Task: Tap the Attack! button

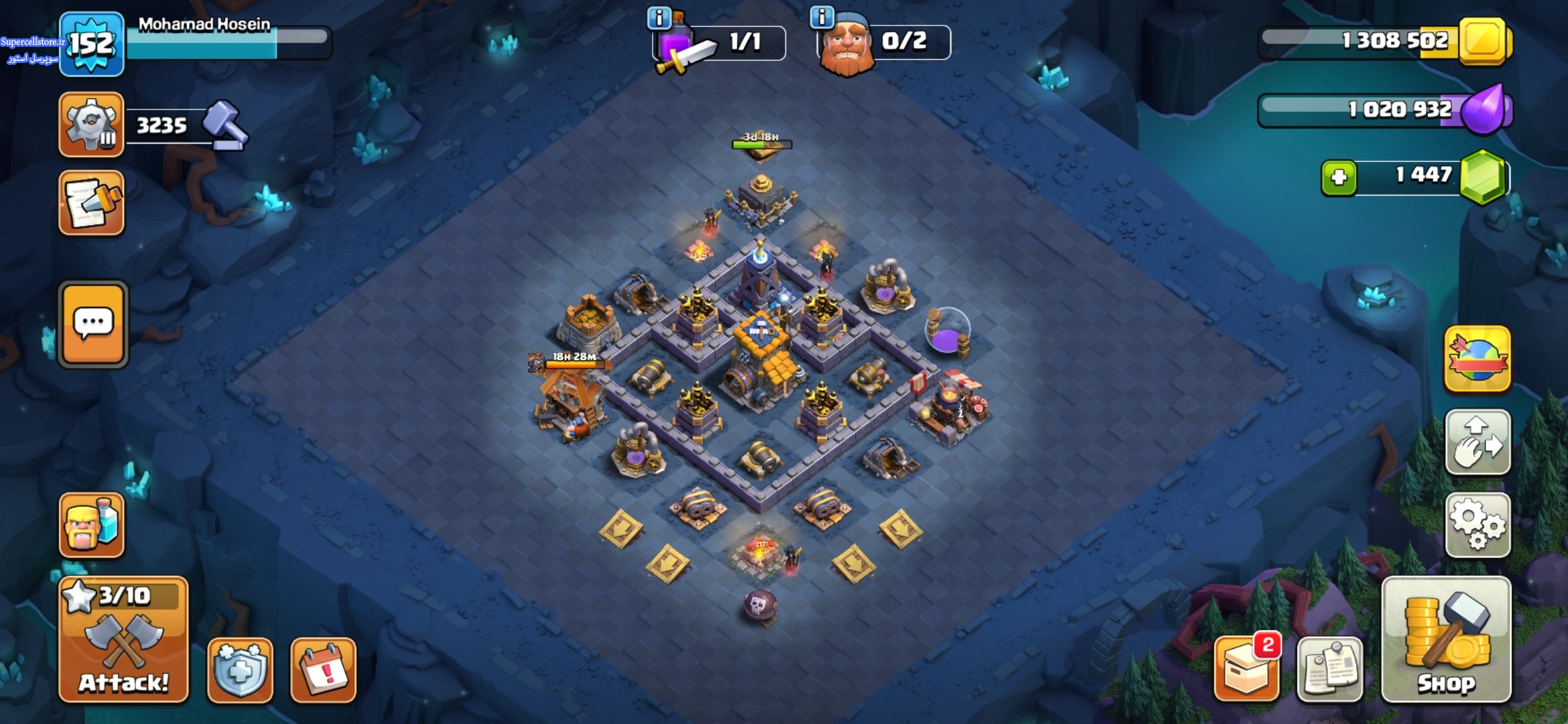Action: point(123,640)
